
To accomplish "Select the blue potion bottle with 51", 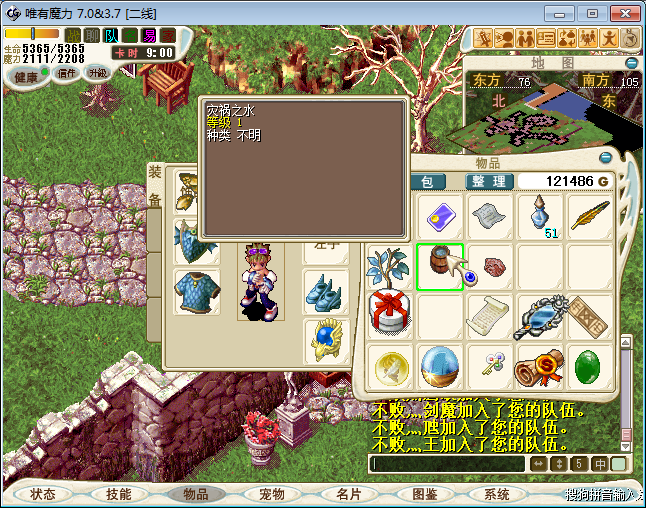I will tap(541, 216).
